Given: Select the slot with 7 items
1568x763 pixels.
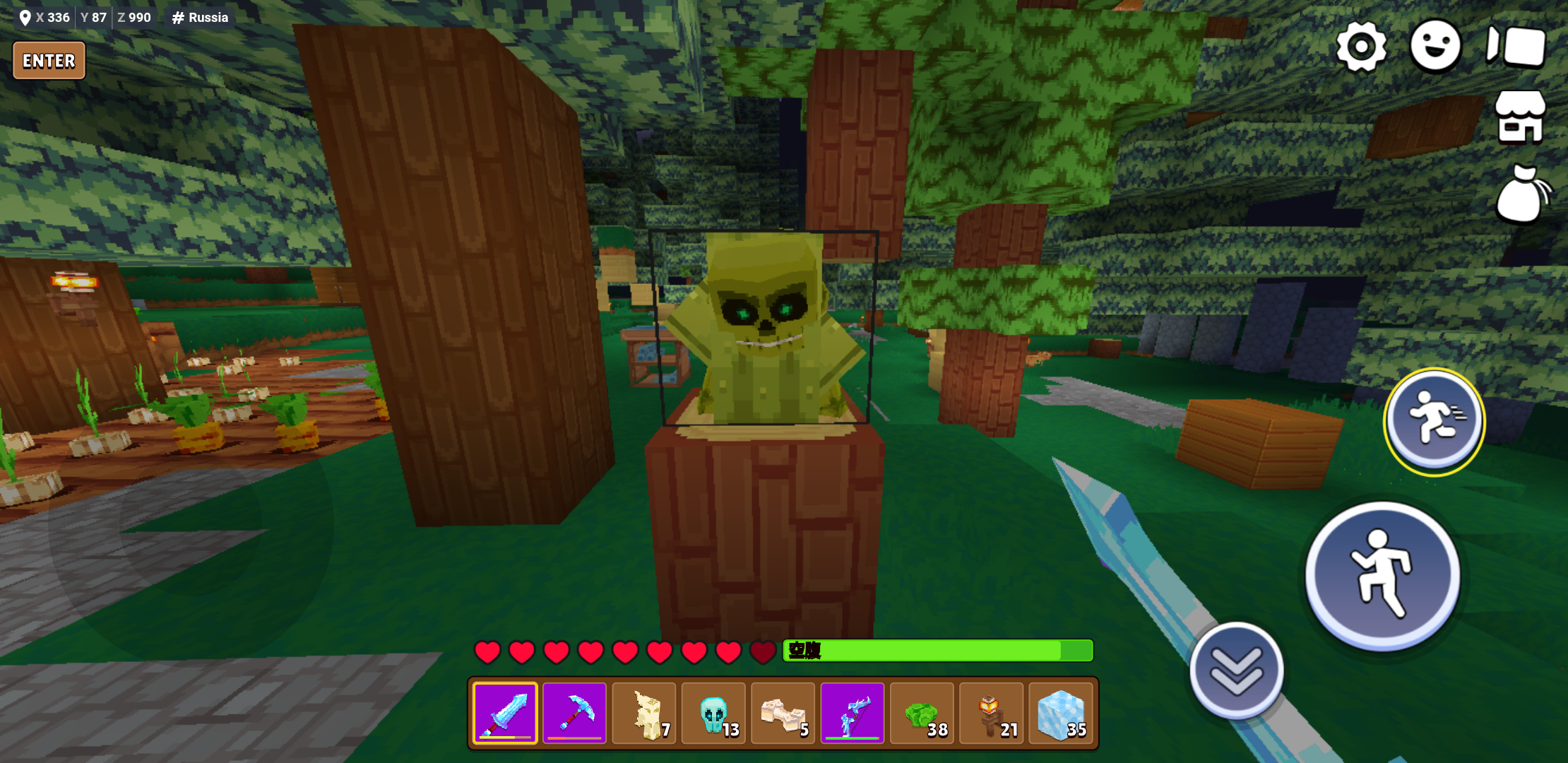Looking at the screenshot, I should coord(644,713).
